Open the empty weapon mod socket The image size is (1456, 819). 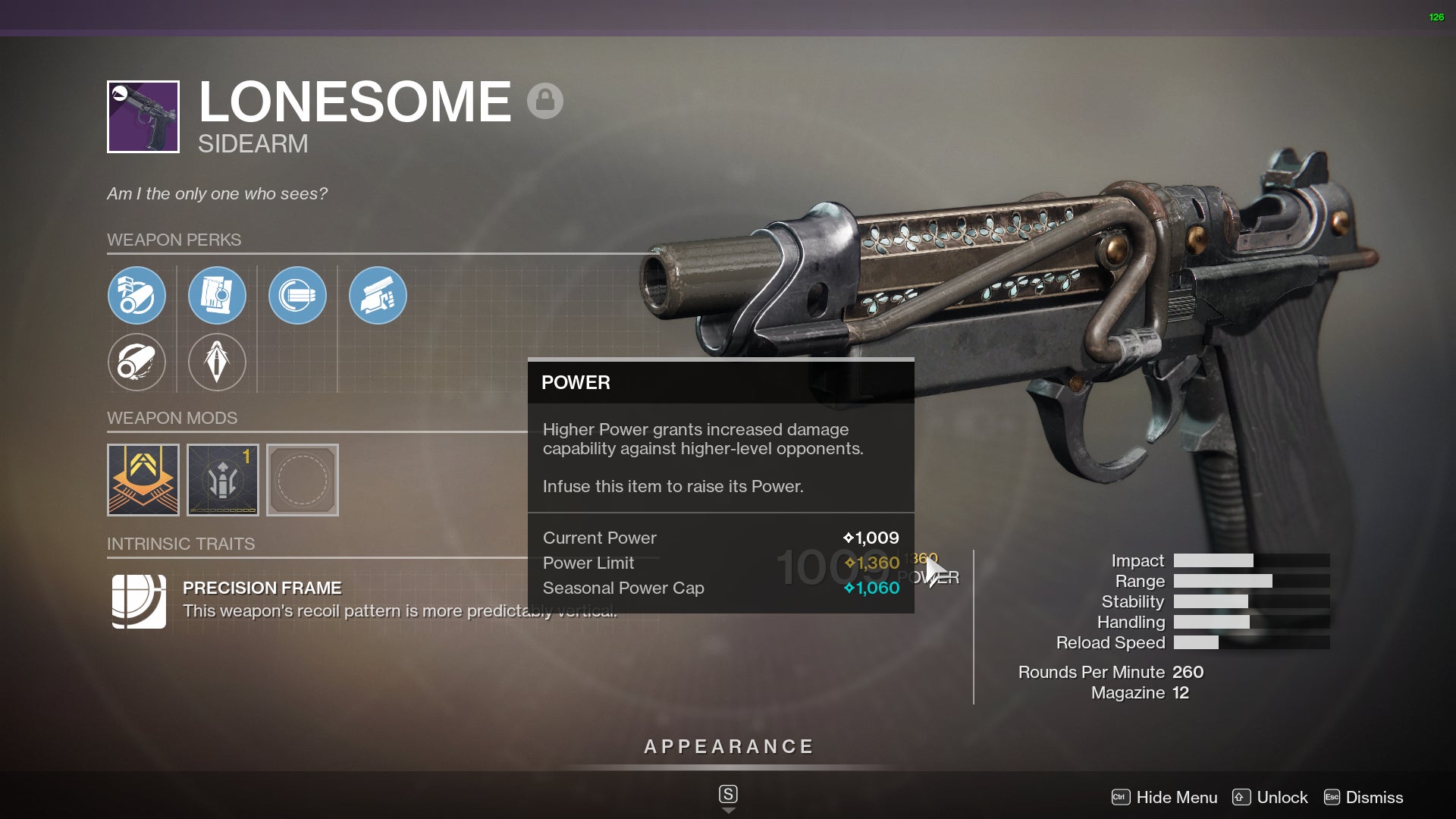(303, 480)
